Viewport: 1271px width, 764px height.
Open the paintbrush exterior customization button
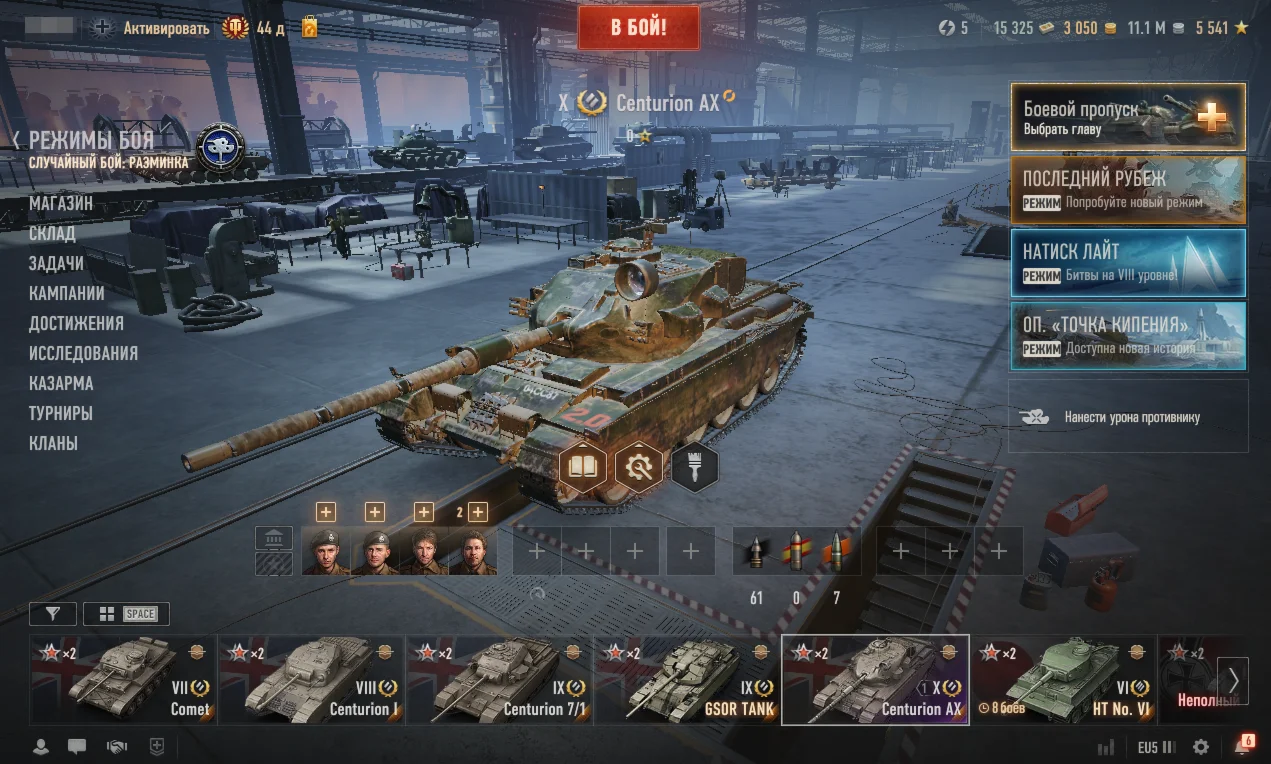click(694, 466)
